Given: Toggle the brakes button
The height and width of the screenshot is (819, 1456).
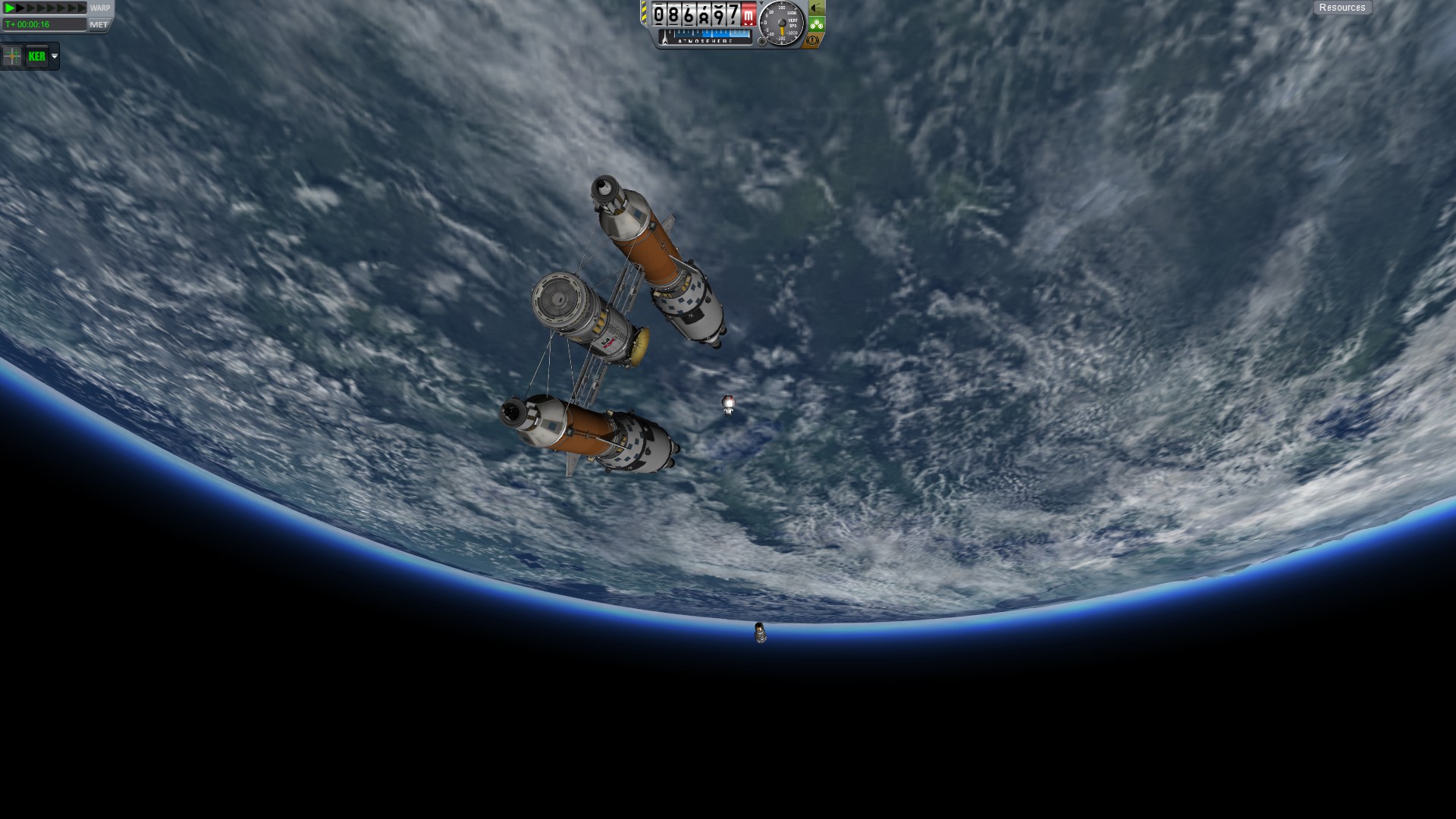Looking at the screenshot, I should click(813, 40).
